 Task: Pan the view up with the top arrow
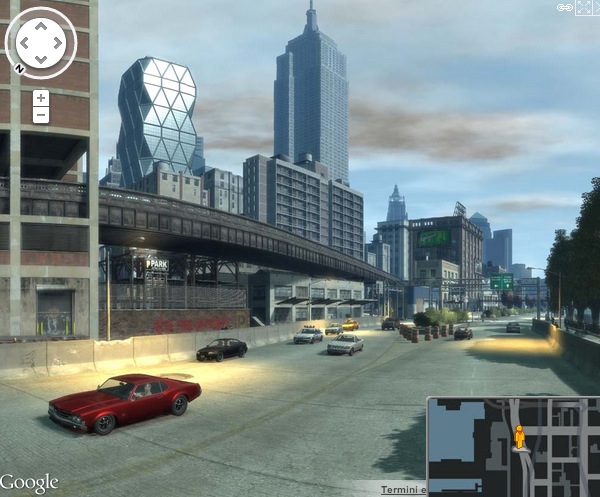click(x=41, y=27)
